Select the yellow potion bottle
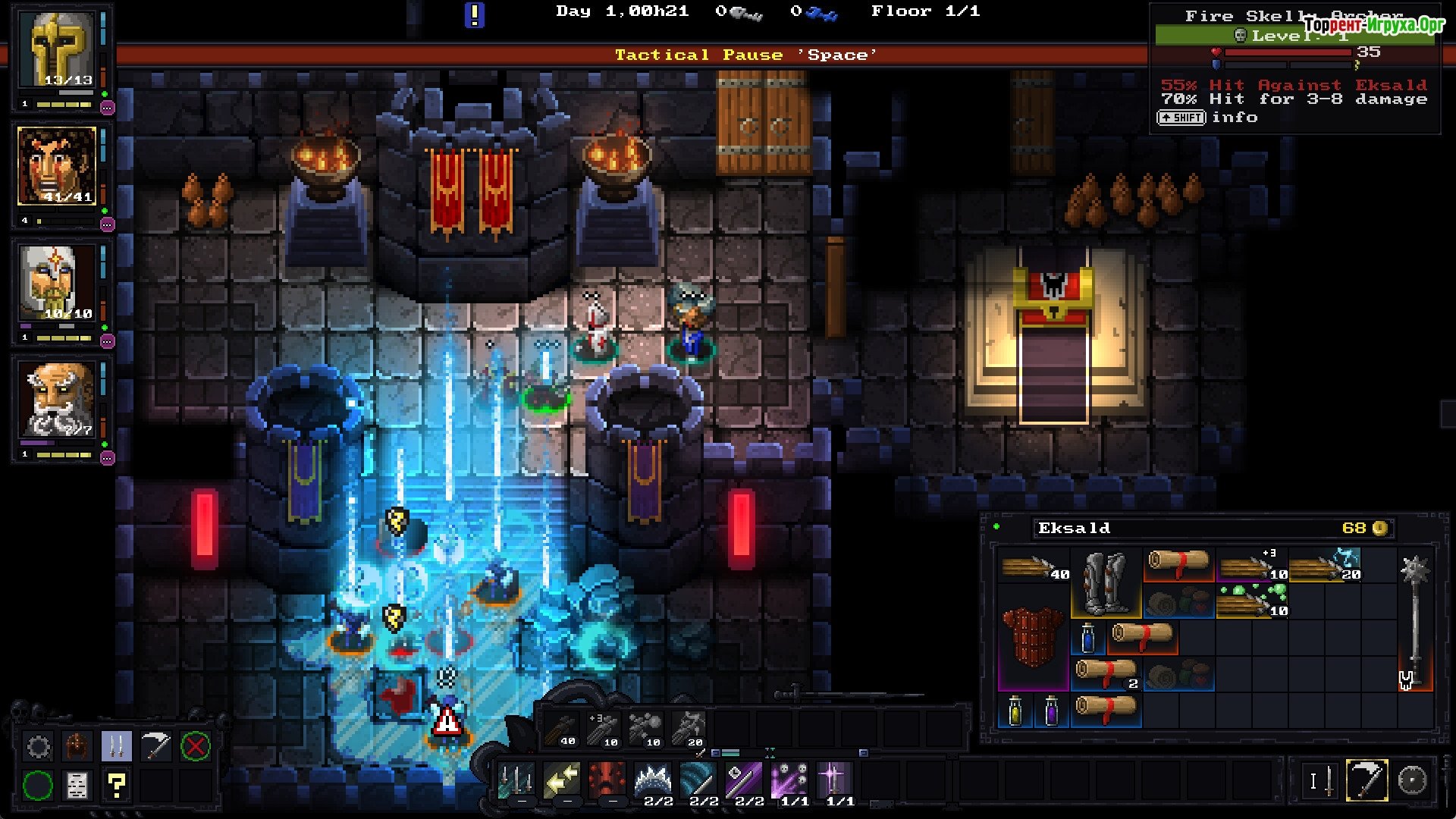Viewport: 1456px width, 819px height. click(1015, 711)
